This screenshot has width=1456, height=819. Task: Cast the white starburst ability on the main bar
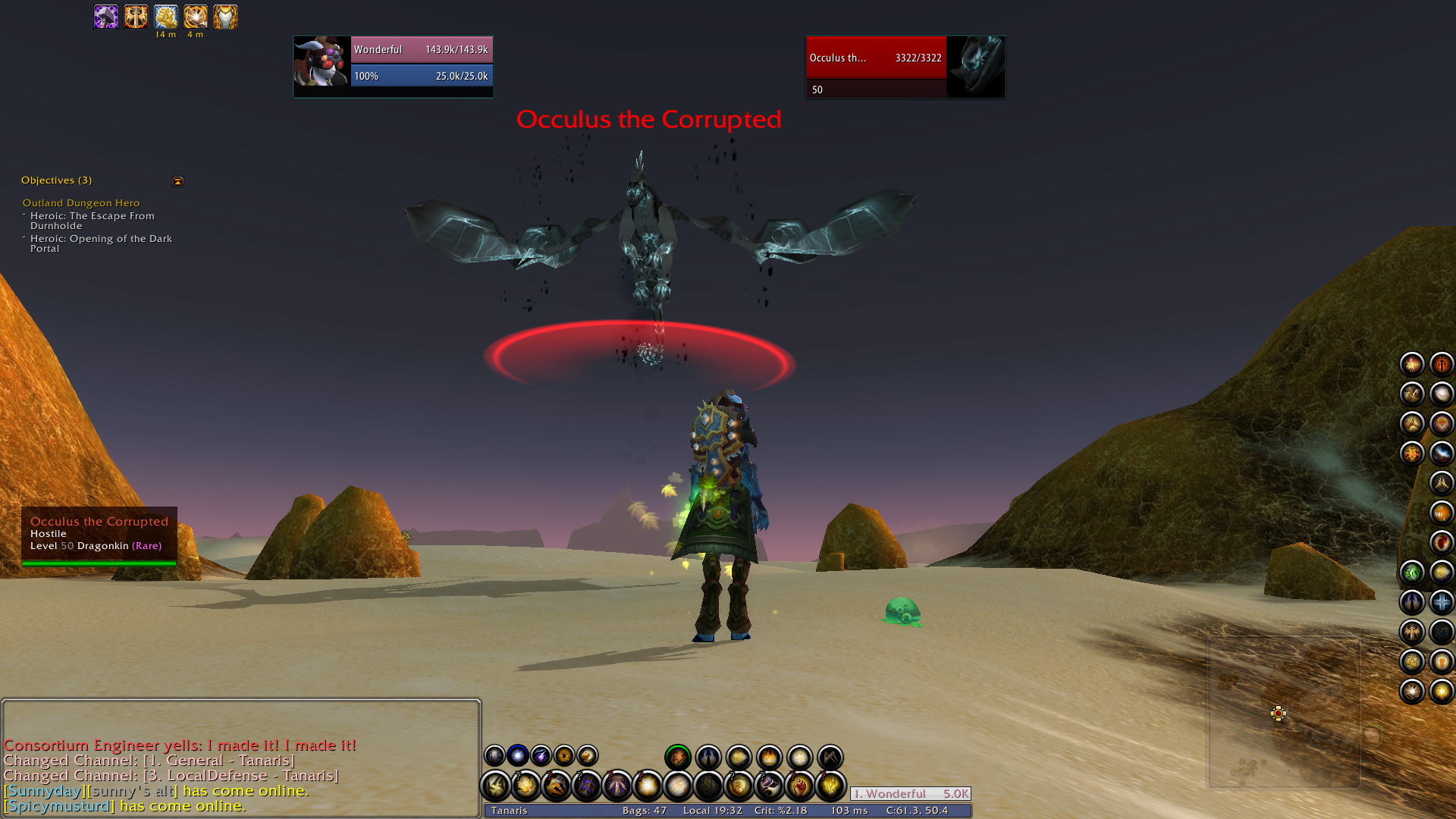click(648, 786)
